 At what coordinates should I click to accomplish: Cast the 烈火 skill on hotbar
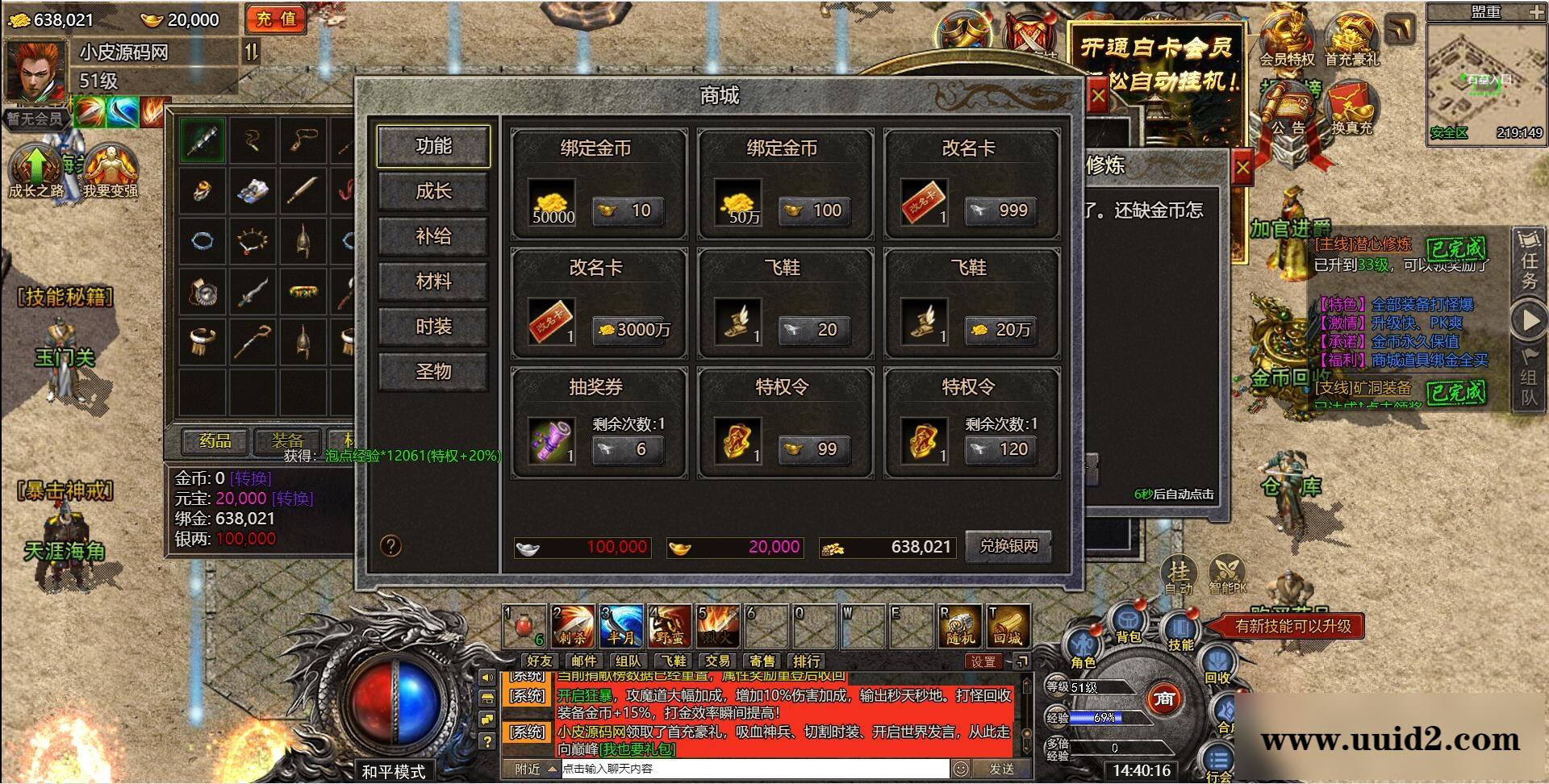[716, 625]
